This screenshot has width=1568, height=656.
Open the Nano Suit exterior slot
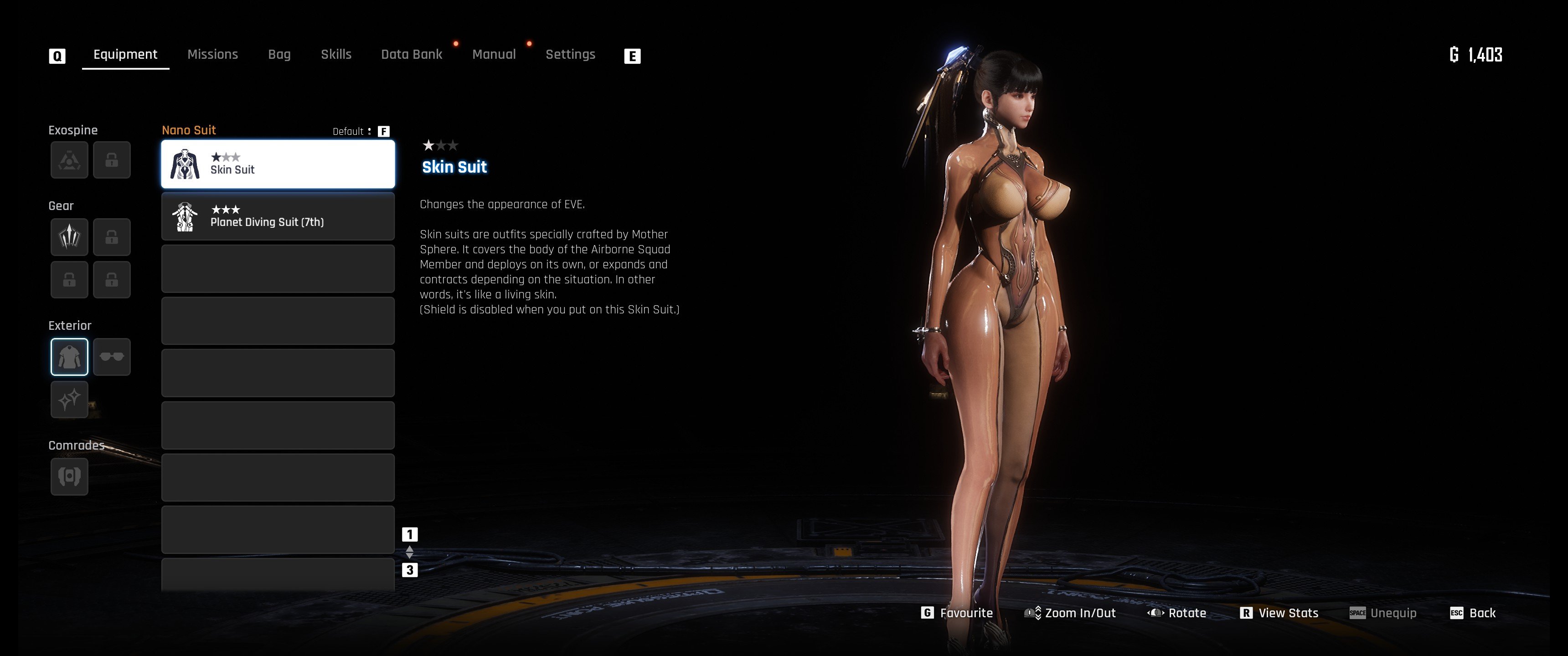click(x=69, y=357)
